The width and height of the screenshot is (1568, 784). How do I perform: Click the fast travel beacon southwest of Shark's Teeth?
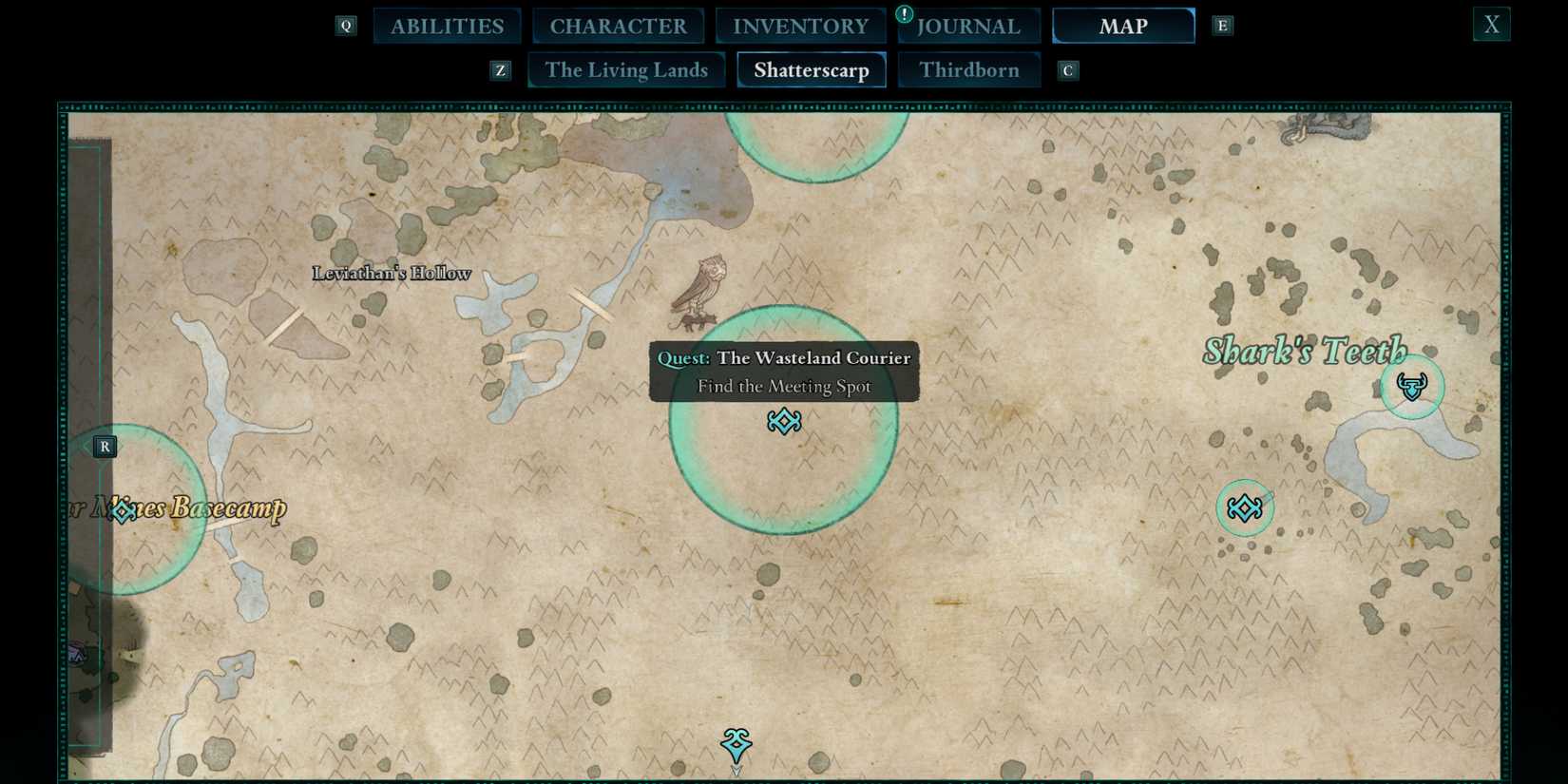(1245, 507)
